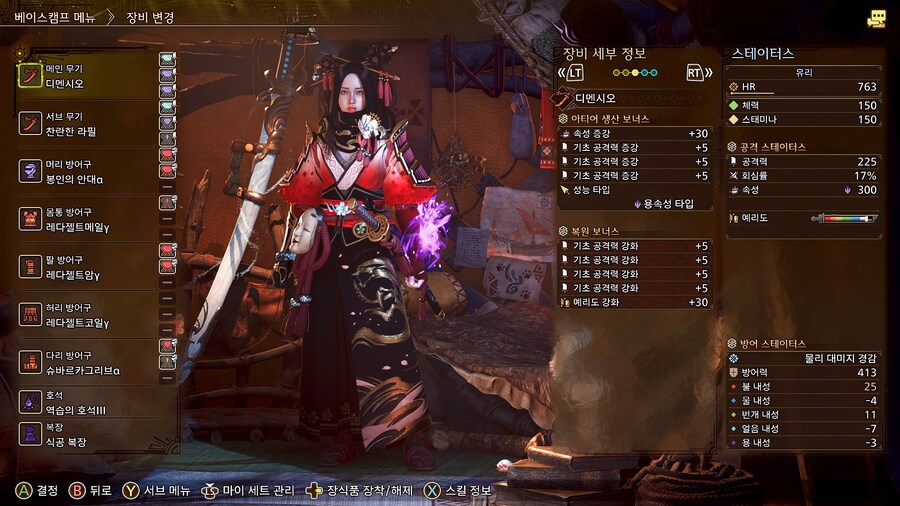The height and width of the screenshot is (506, 900).
Task: Confirm selection with 결정
Action: point(37,491)
